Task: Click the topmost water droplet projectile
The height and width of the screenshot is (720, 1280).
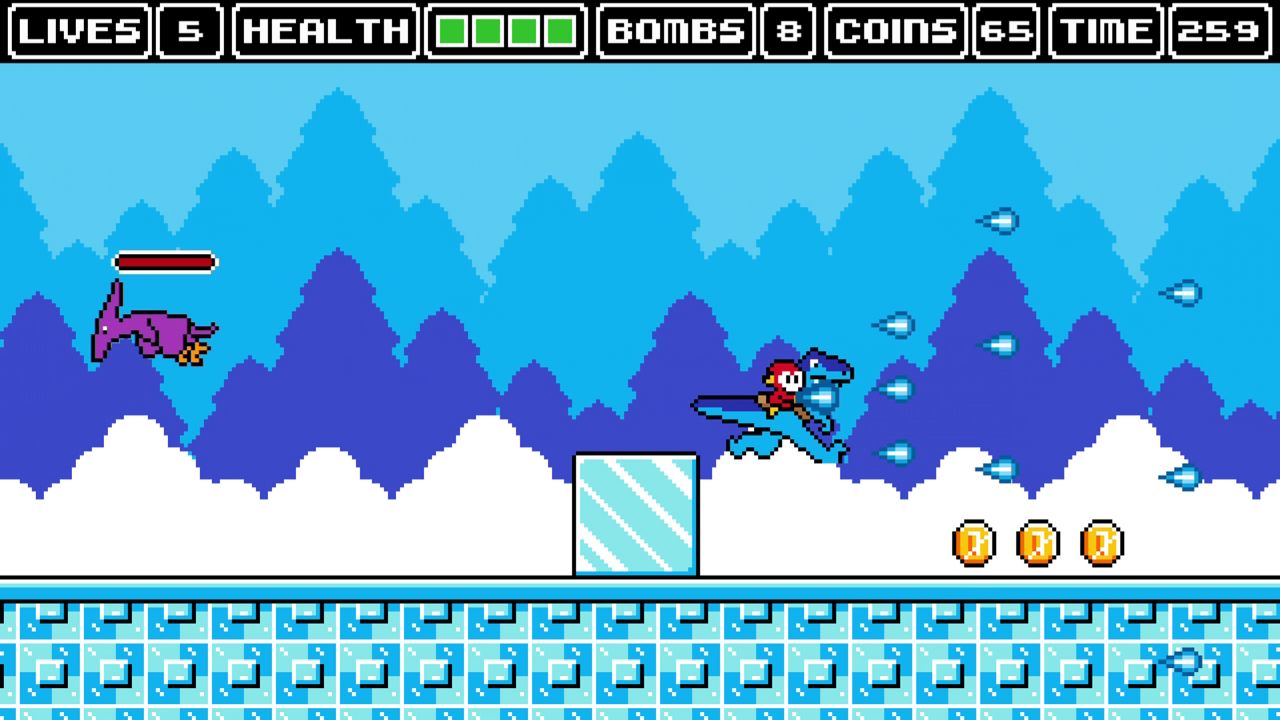Action: pyautogui.click(x=999, y=220)
